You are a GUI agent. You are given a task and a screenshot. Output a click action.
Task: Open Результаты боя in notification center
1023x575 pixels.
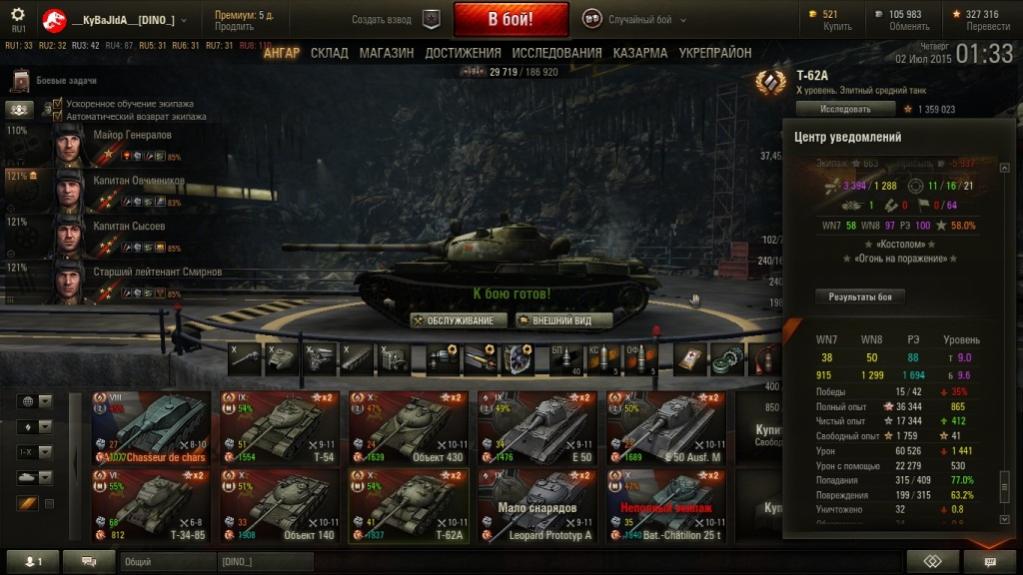(x=859, y=296)
